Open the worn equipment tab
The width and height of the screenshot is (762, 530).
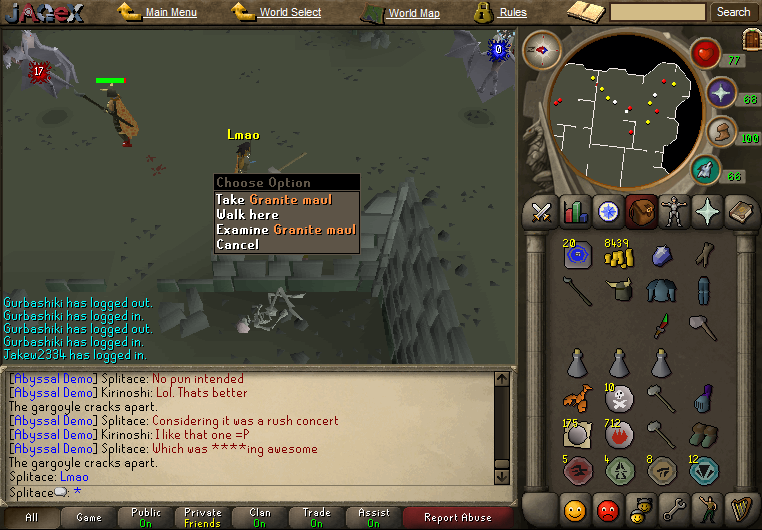tap(675, 211)
